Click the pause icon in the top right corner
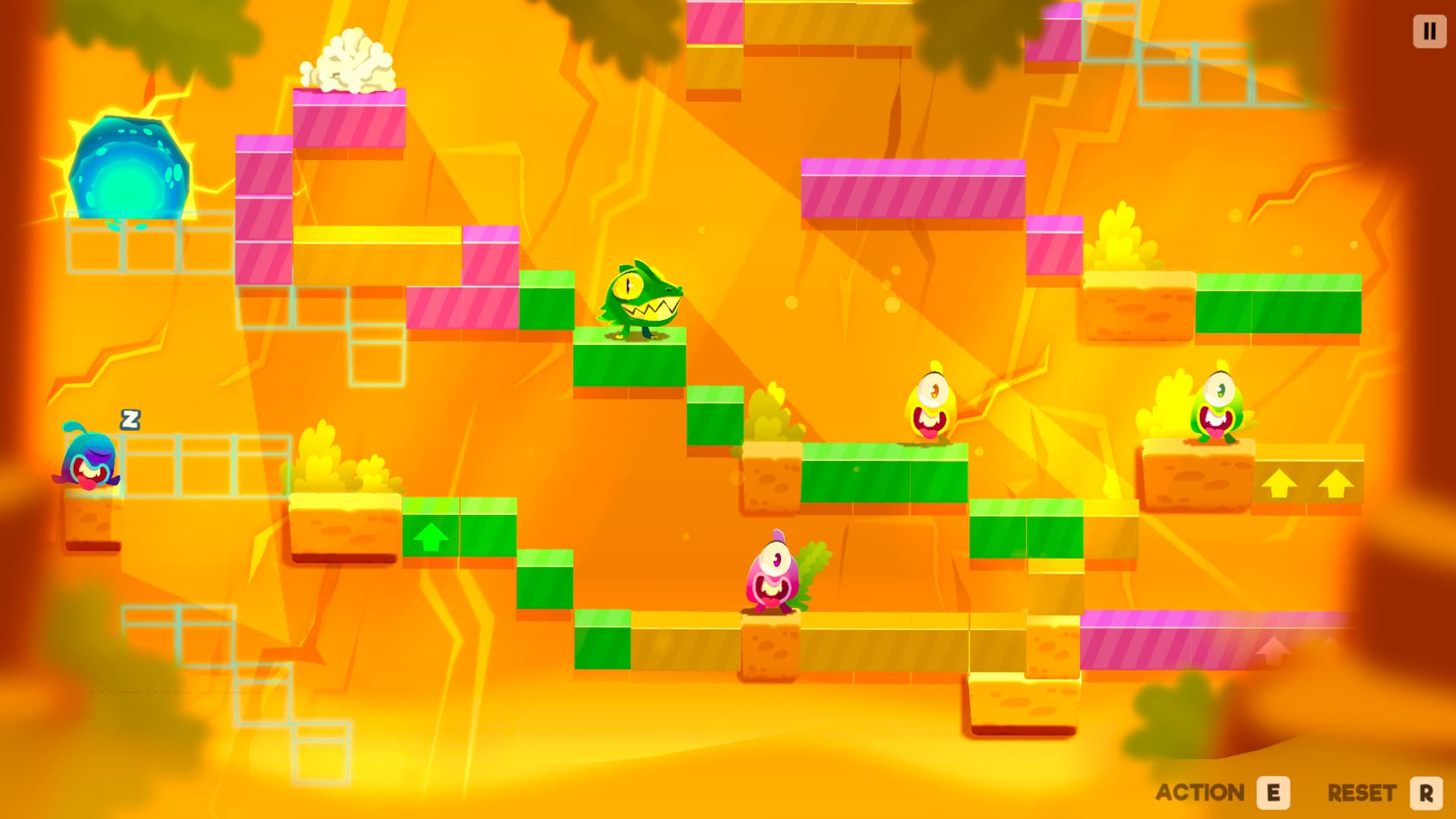Screen dimensions: 1456x819 coord(1429,32)
